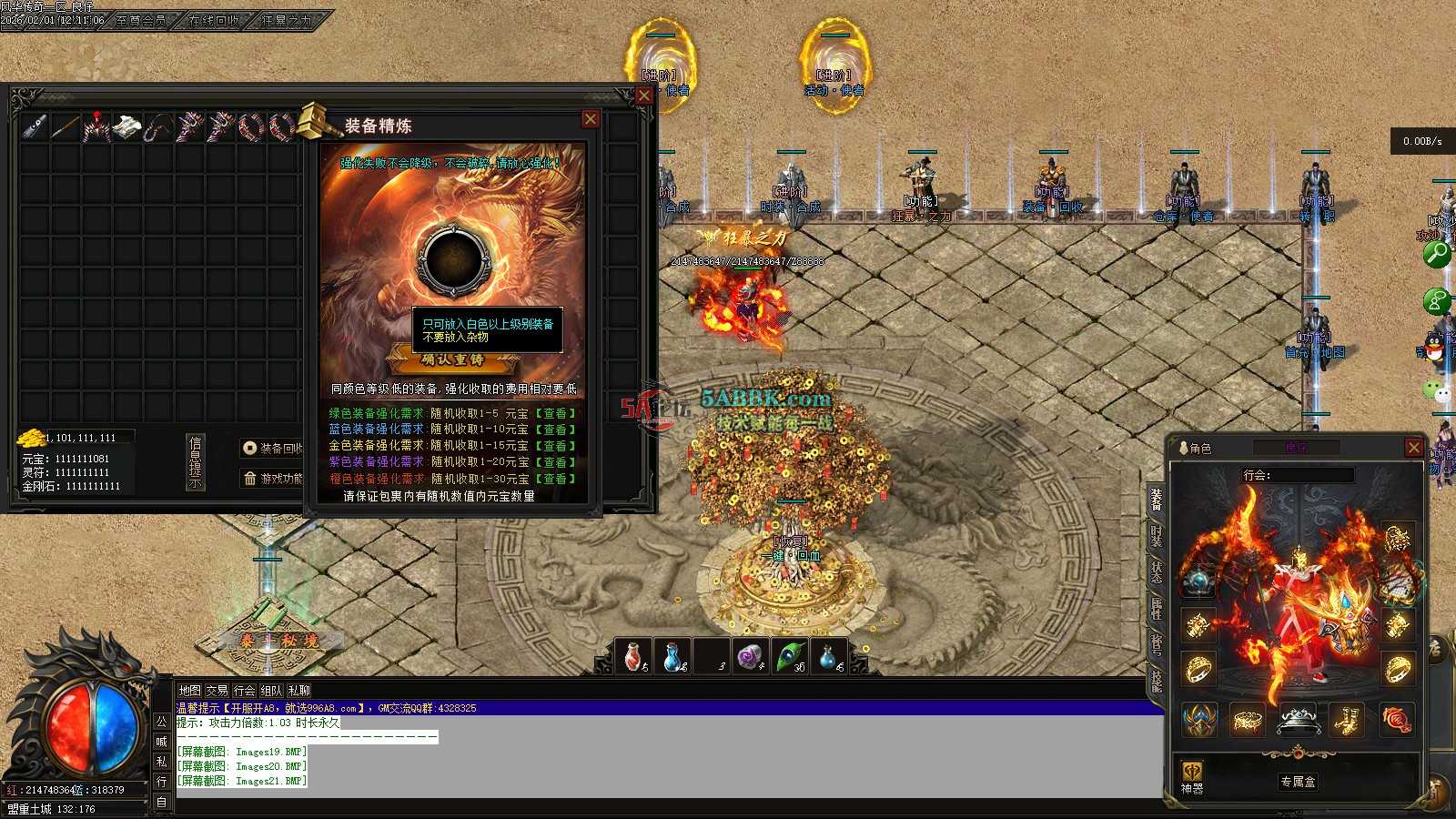Open the 神器 artifact button

[1192, 779]
